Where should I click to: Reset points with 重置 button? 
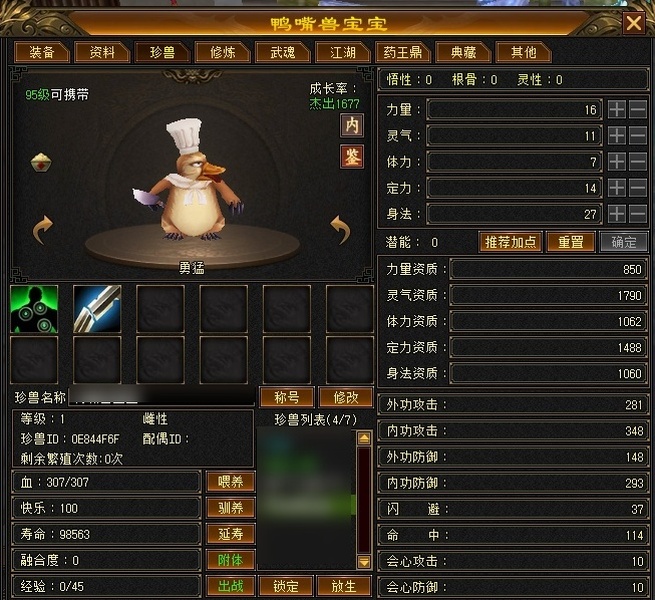pyautogui.click(x=571, y=242)
